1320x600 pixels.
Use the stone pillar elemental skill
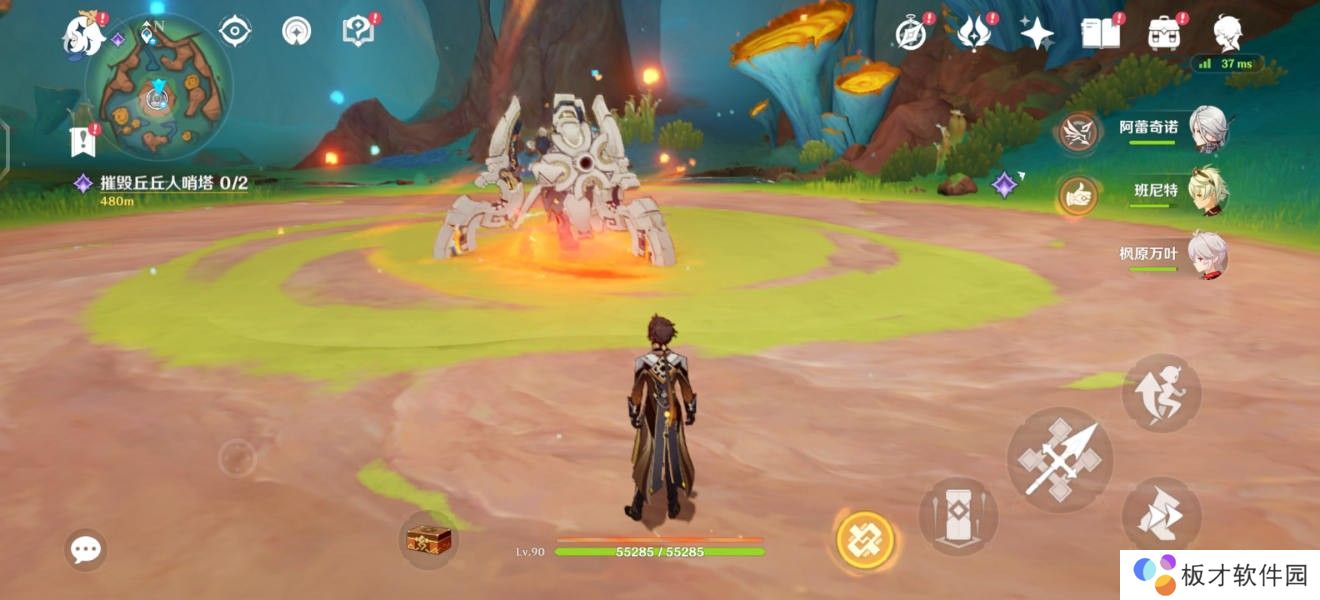pyautogui.click(x=957, y=516)
